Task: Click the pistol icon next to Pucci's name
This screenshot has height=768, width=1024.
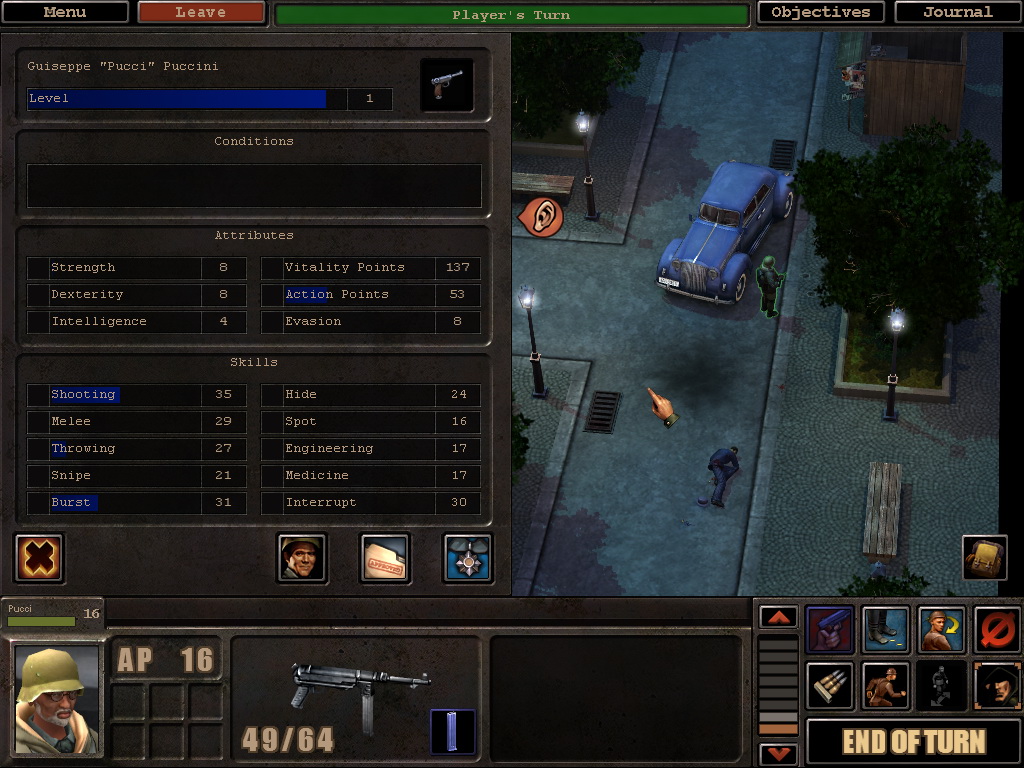Action: 446,86
